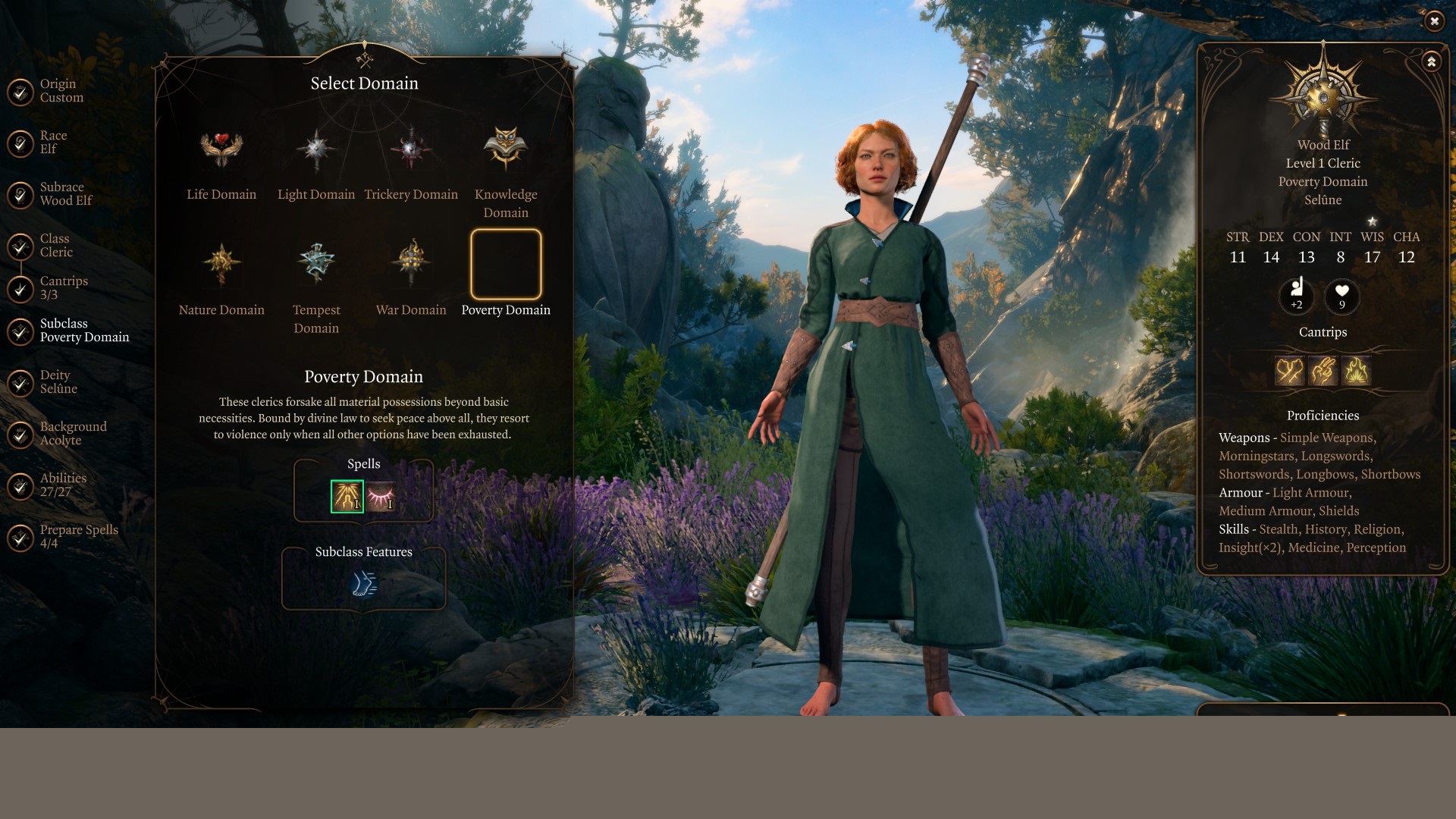
Task: Collapse the character summary panel
Action: pyautogui.click(x=1431, y=61)
